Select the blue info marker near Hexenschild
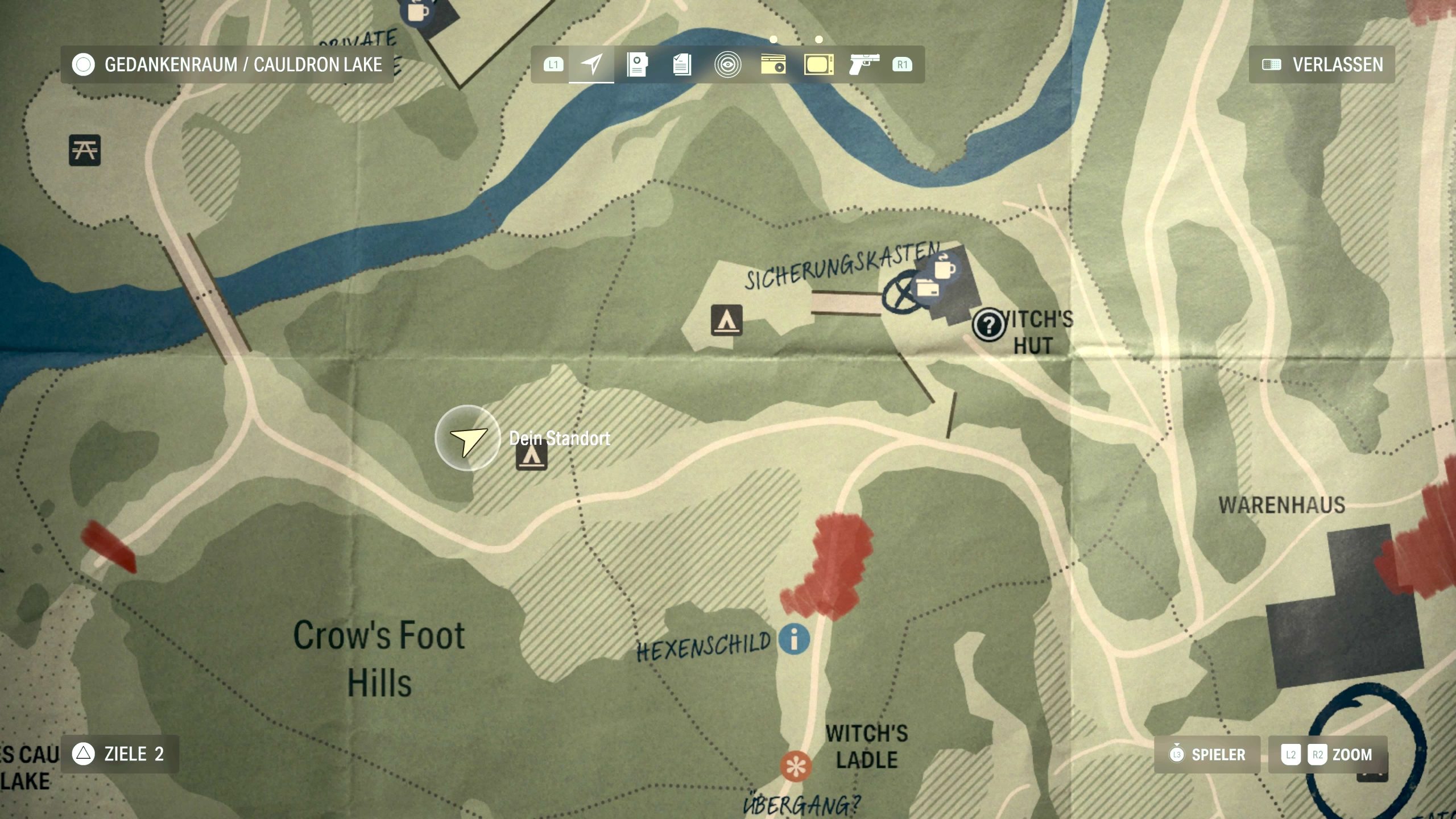Viewport: 1456px width, 819px height. (x=795, y=638)
